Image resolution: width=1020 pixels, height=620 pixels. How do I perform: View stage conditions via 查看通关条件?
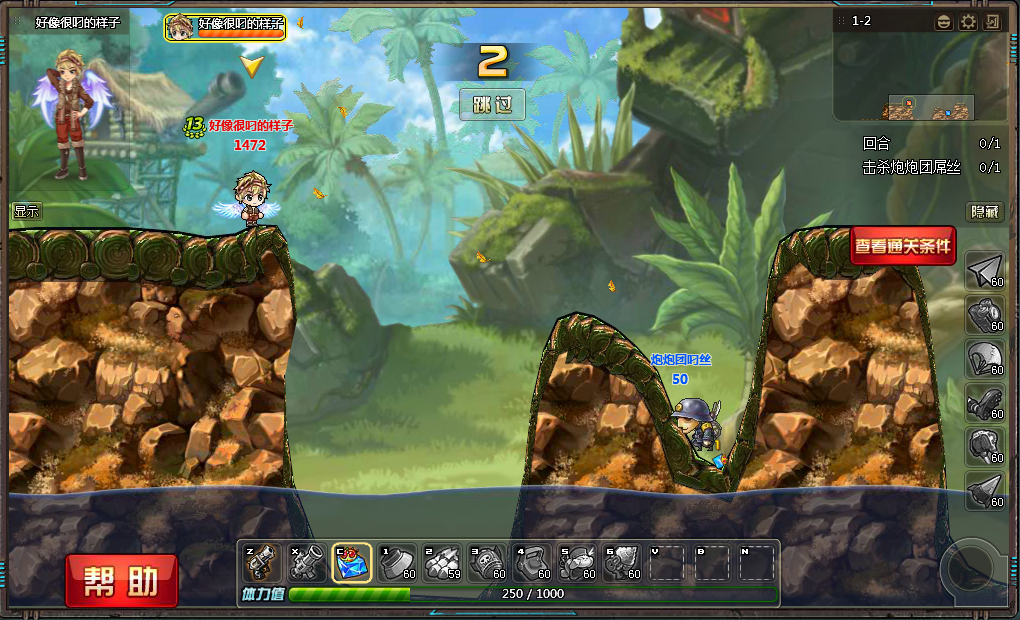coord(903,245)
